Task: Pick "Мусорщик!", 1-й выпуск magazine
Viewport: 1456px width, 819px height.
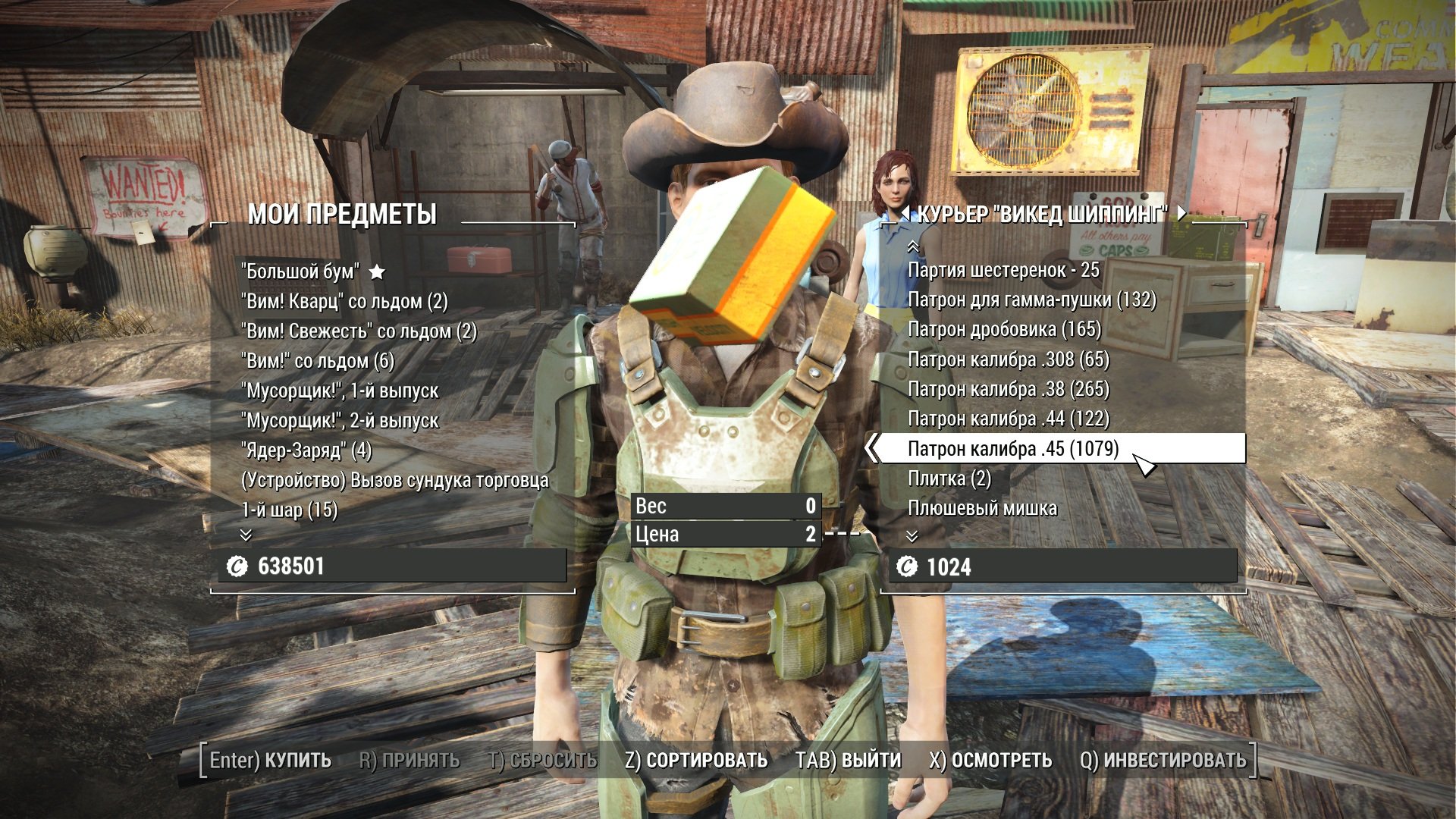Action: click(x=340, y=391)
